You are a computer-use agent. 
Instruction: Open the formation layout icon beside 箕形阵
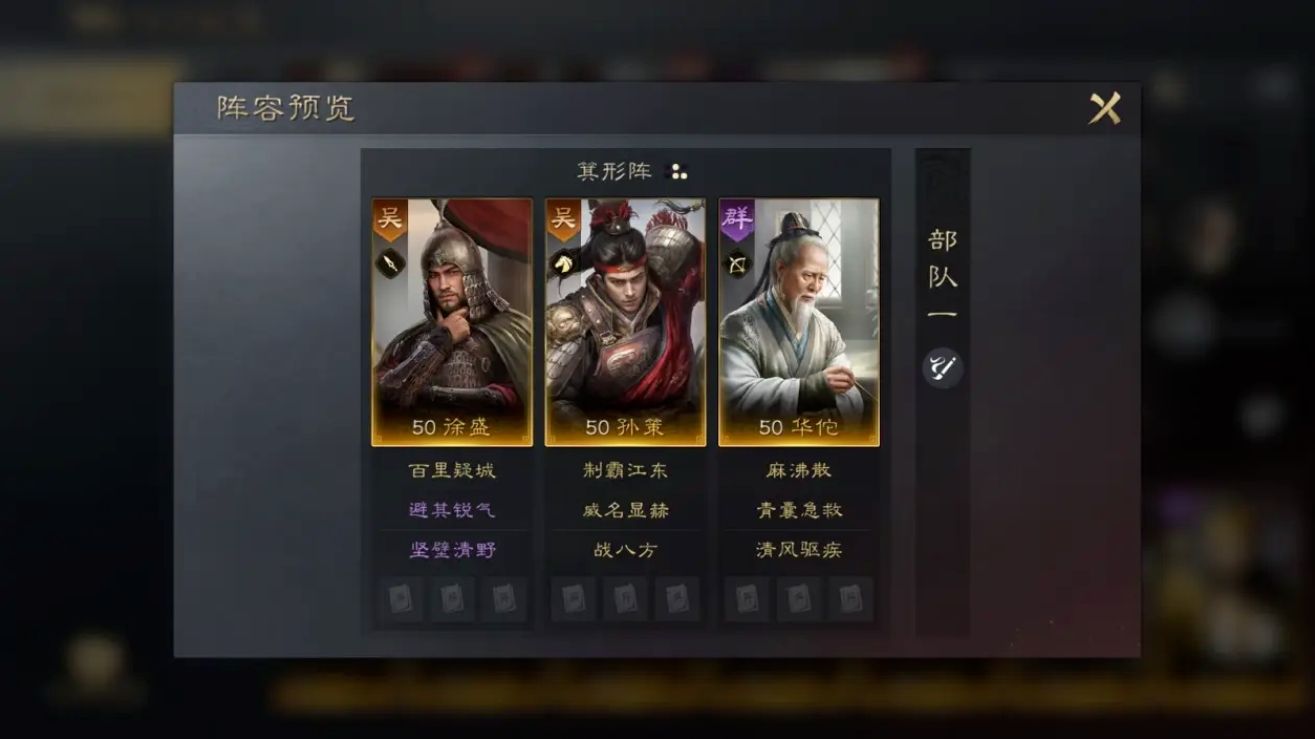[676, 172]
